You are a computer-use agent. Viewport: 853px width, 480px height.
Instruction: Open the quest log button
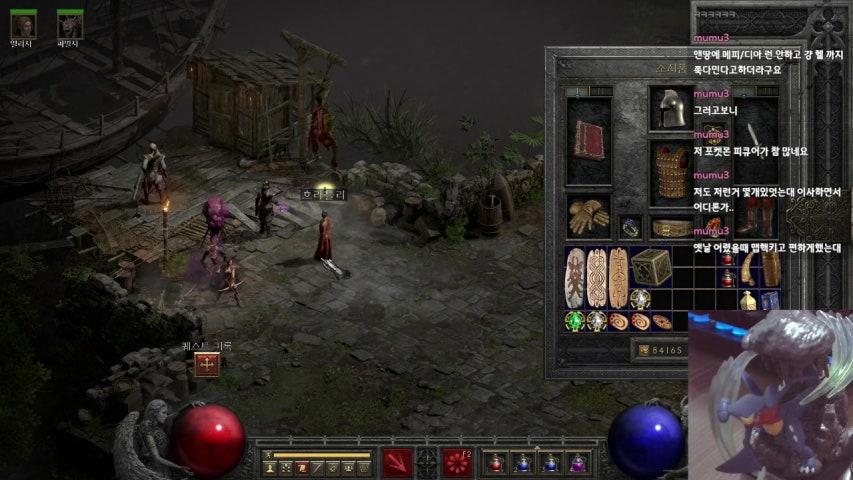click(x=207, y=365)
